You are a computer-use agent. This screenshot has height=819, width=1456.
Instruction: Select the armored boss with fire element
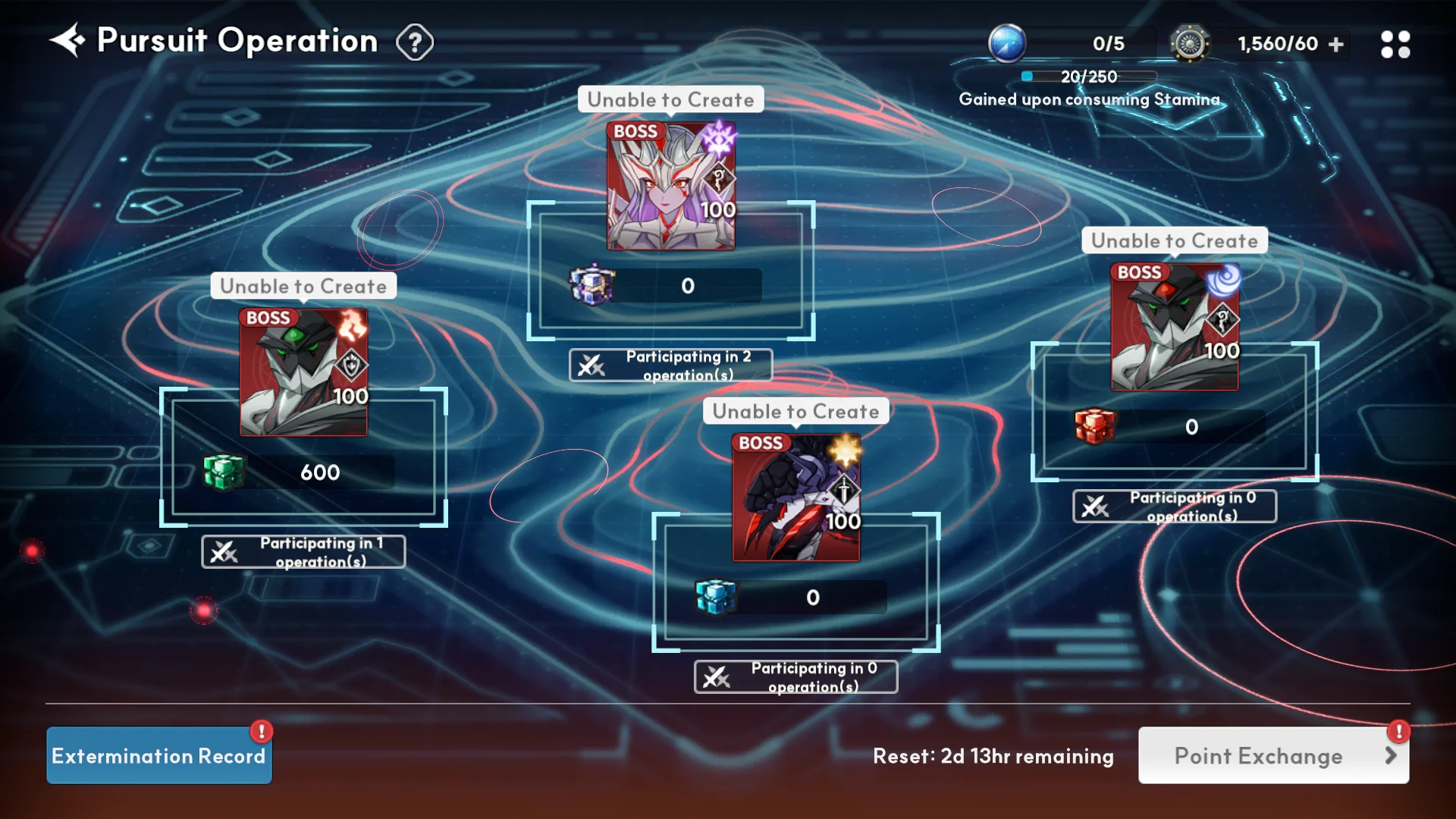coord(303,372)
